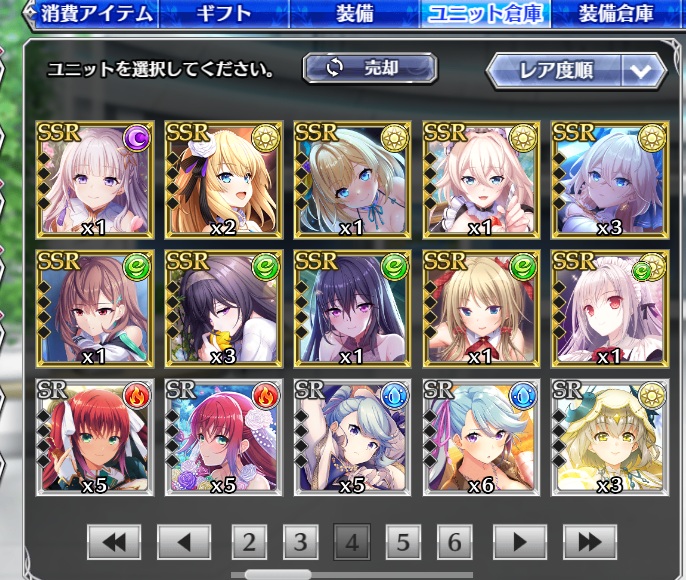
Task: Switch to the 消費アイテム tab
Action: [x=97, y=14]
